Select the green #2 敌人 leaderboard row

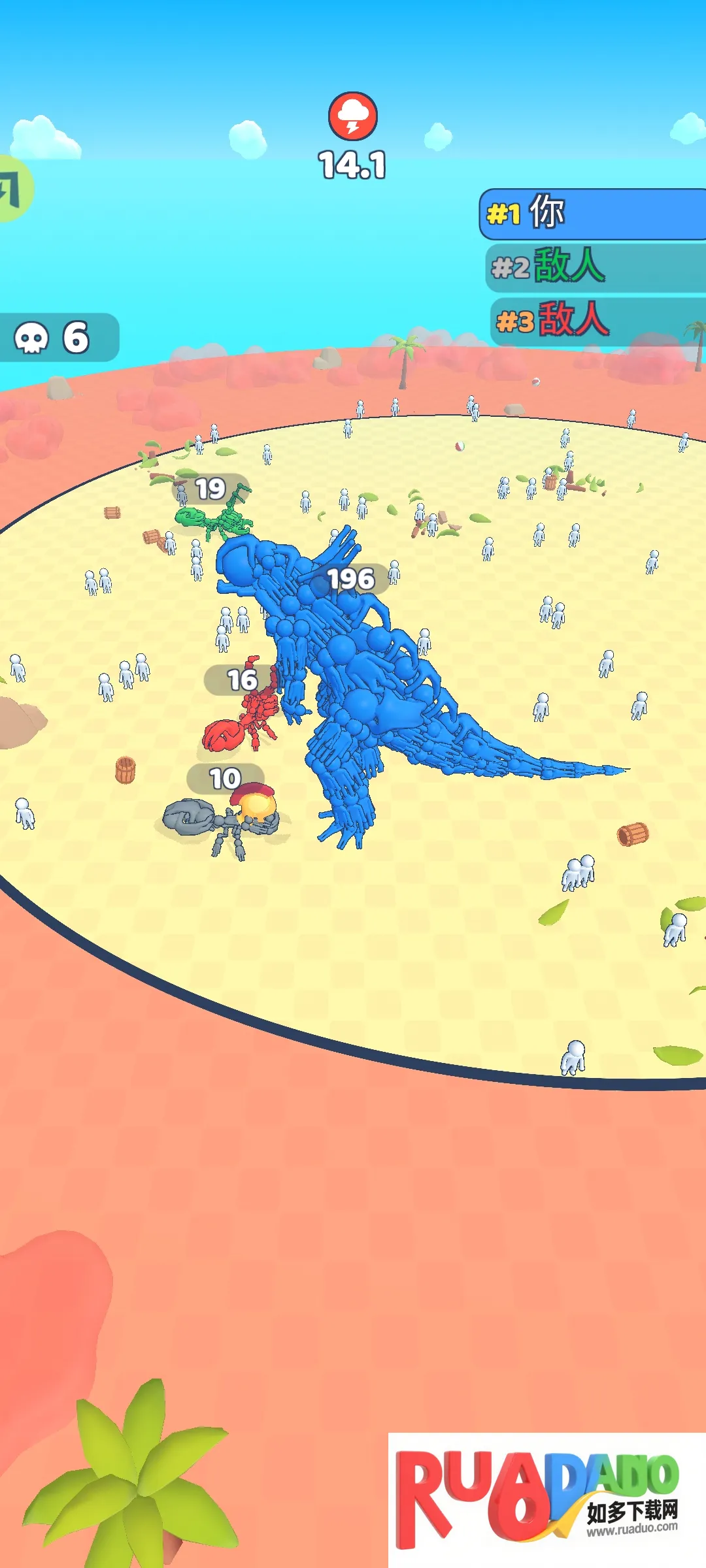(595, 267)
